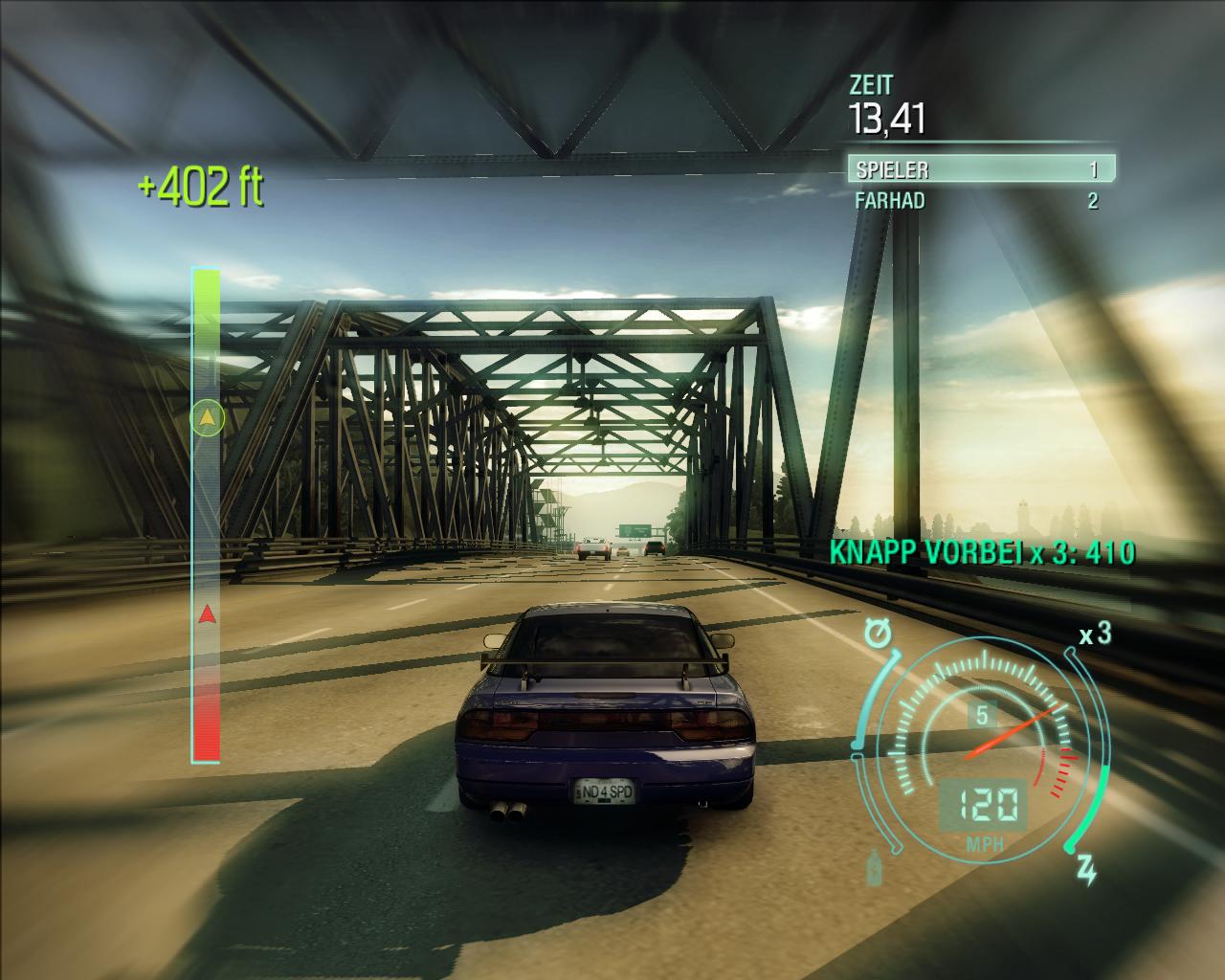Click the nitrous bottle icon
The width and height of the screenshot is (1225, 980).
click(875, 868)
